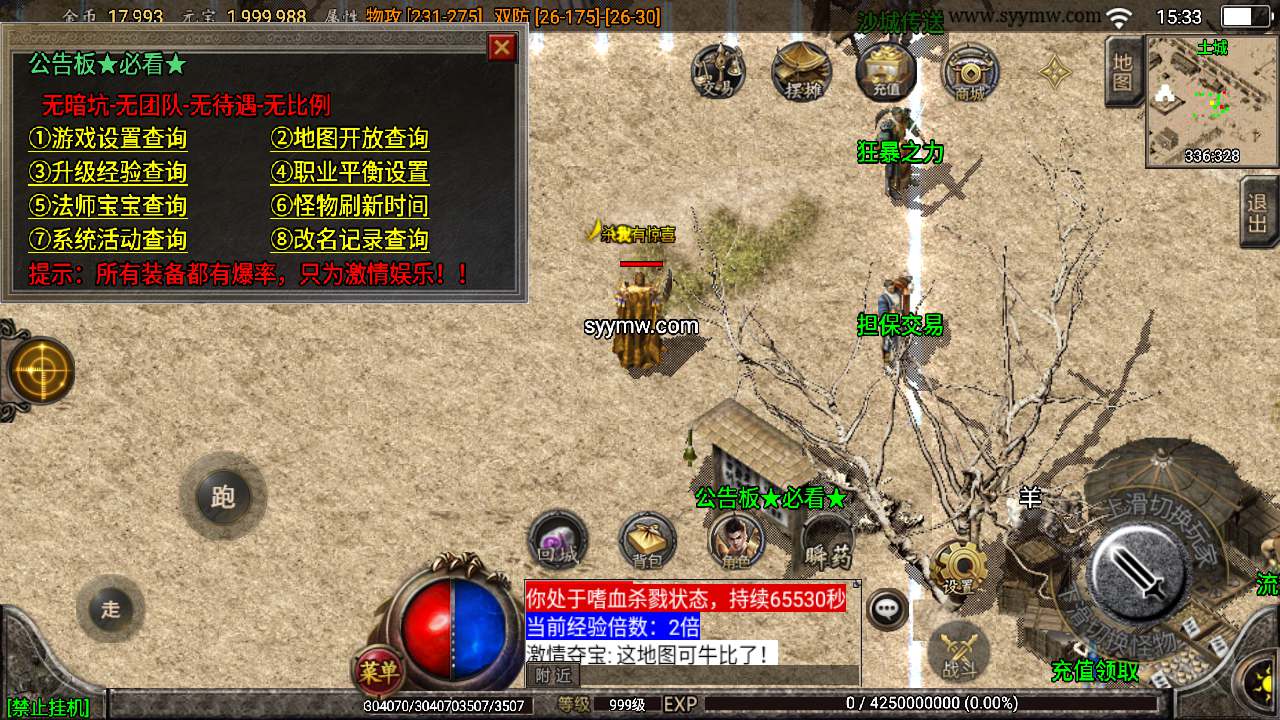View ⑦系统活动查询 entry
This screenshot has height=720, width=1280.
tap(108, 241)
